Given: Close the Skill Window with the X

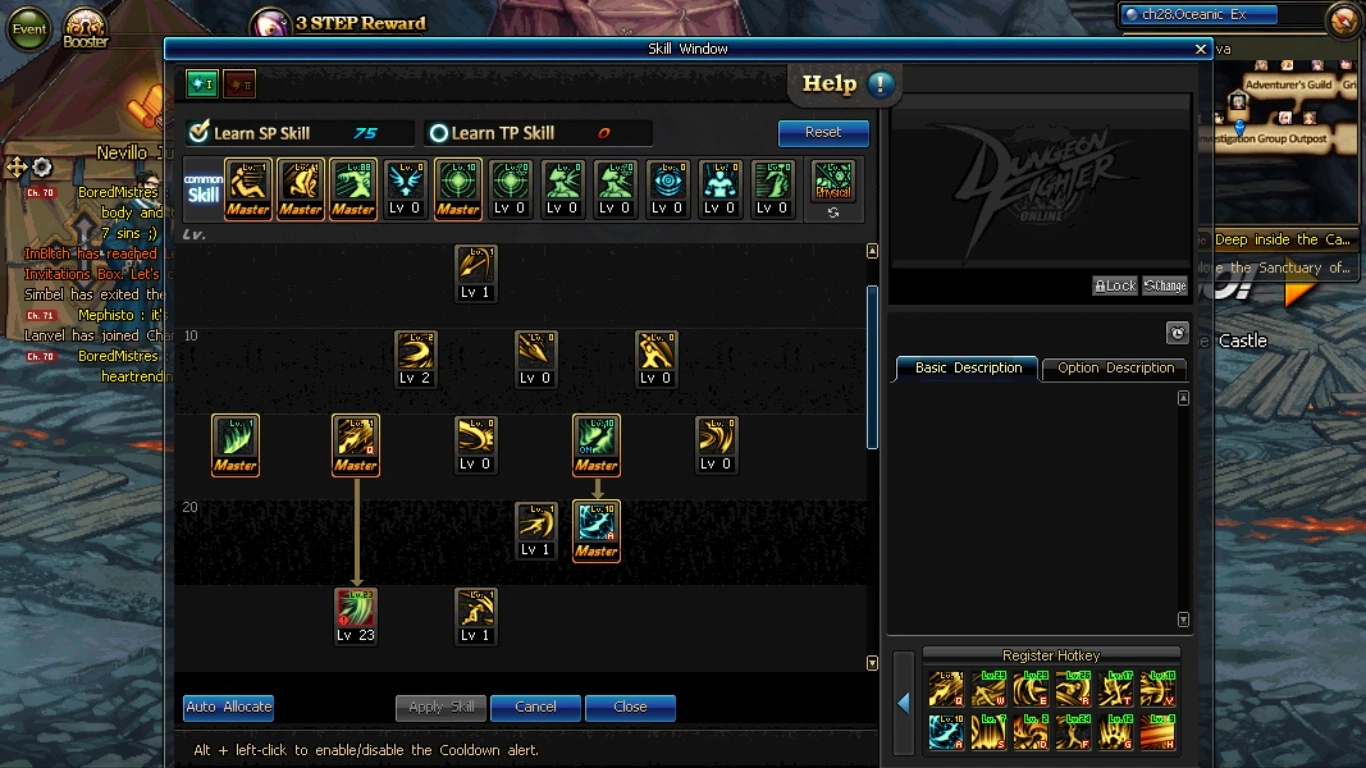Looking at the screenshot, I should click(x=1200, y=49).
